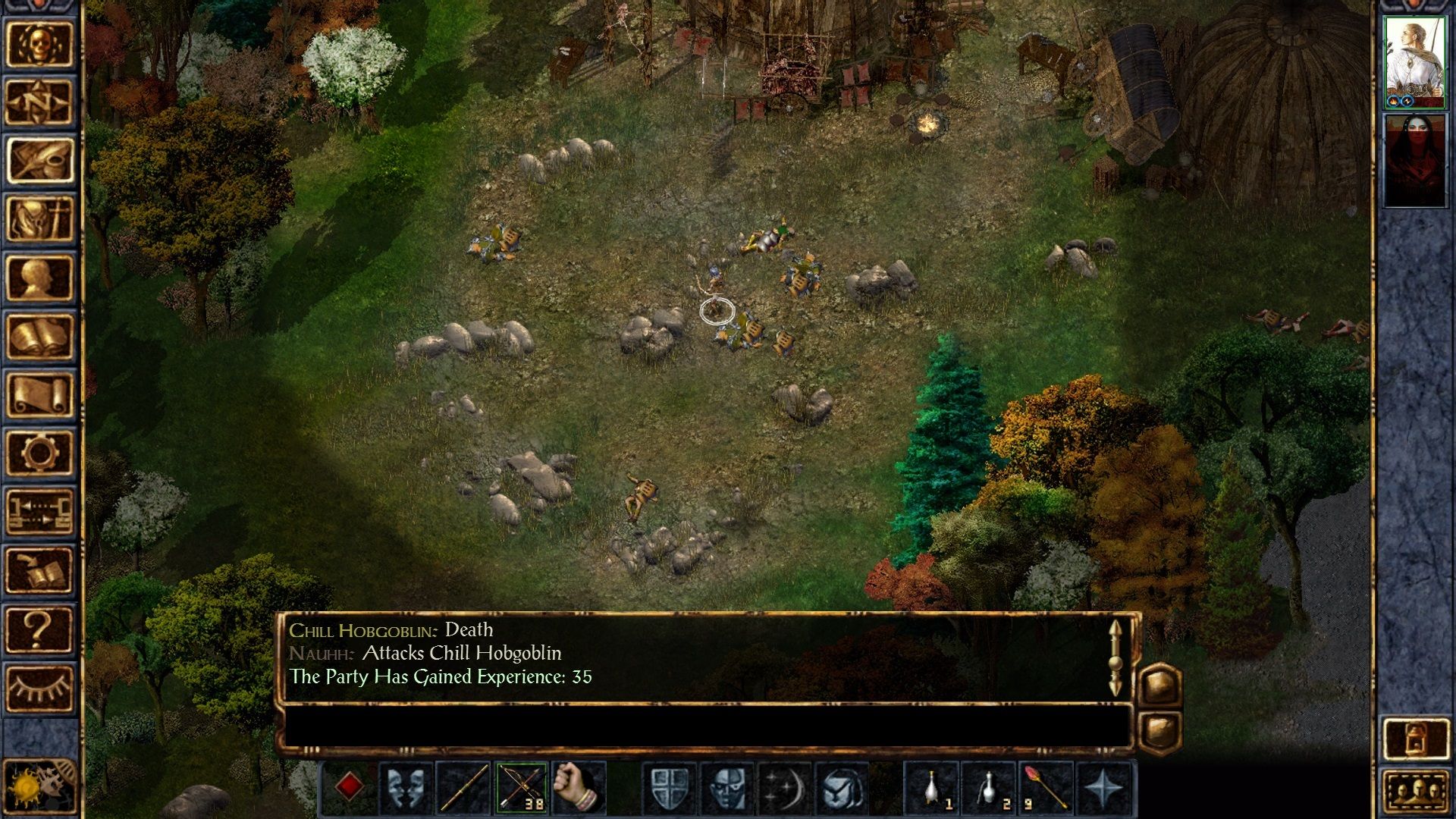This screenshot has height=819, width=1456.
Task: Click the question mark help button
Action: pyautogui.click(x=39, y=629)
